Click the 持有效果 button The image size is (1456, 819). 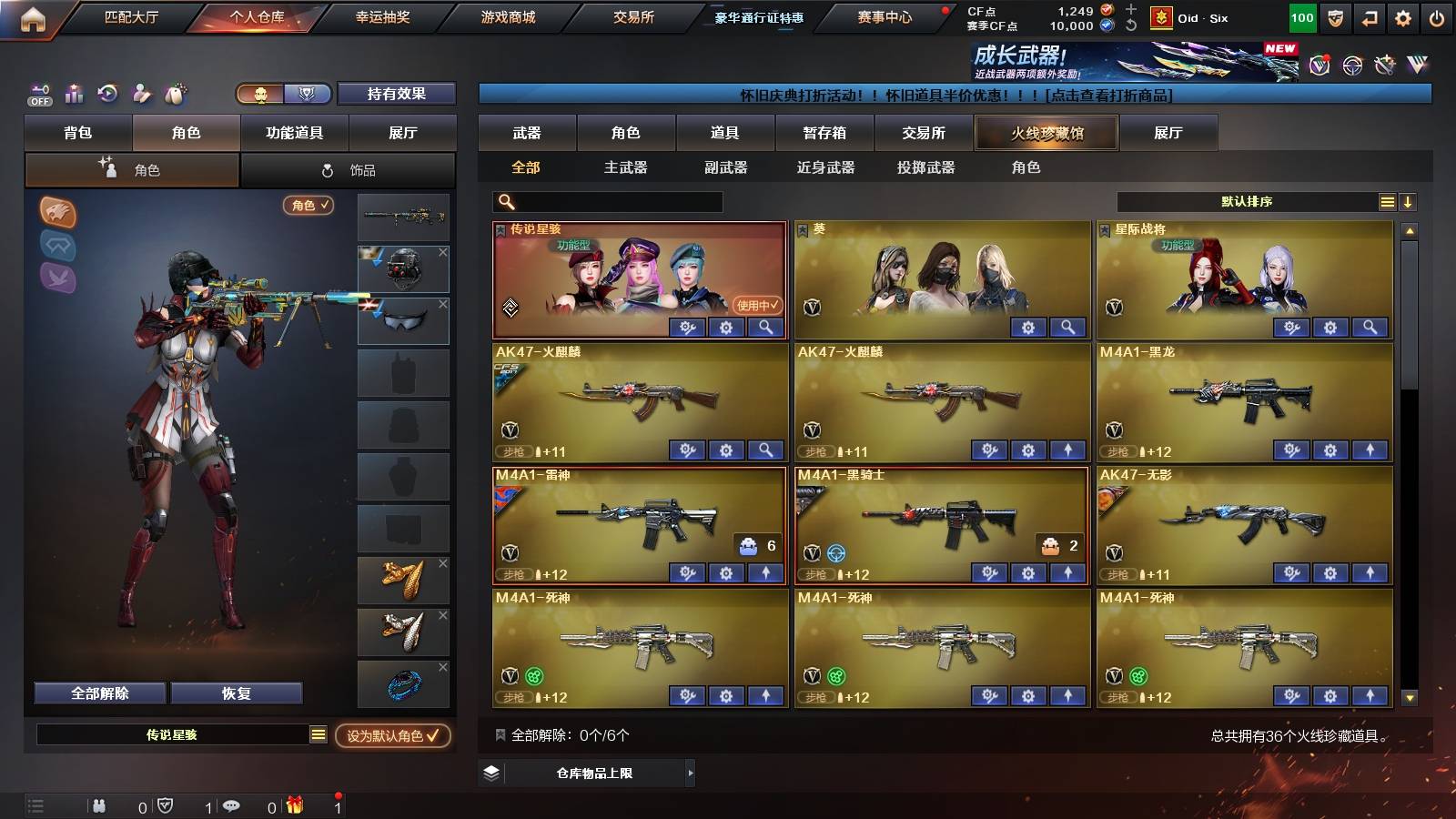pos(396,94)
